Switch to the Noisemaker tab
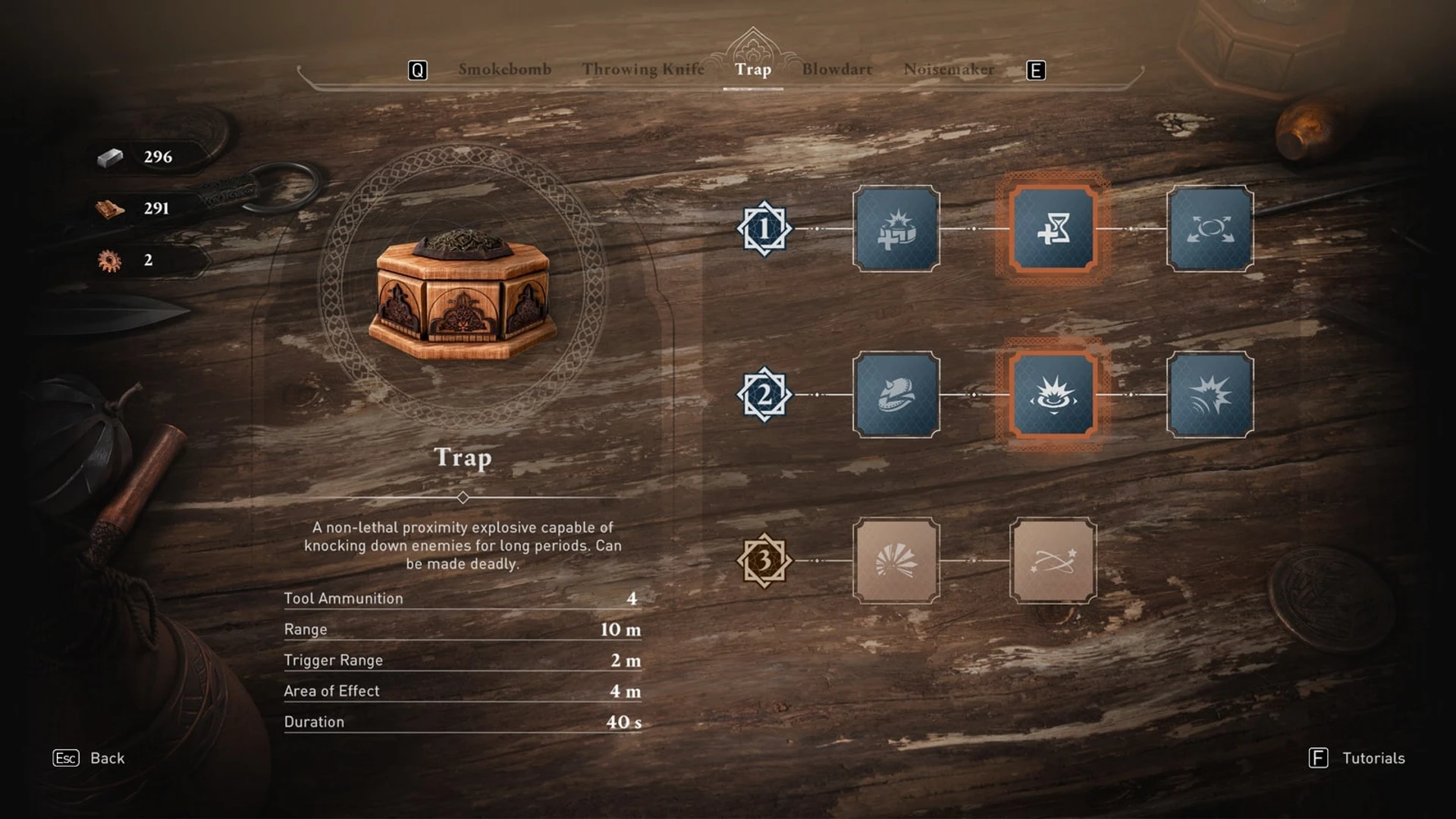This screenshot has height=819, width=1456. (x=949, y=70)
